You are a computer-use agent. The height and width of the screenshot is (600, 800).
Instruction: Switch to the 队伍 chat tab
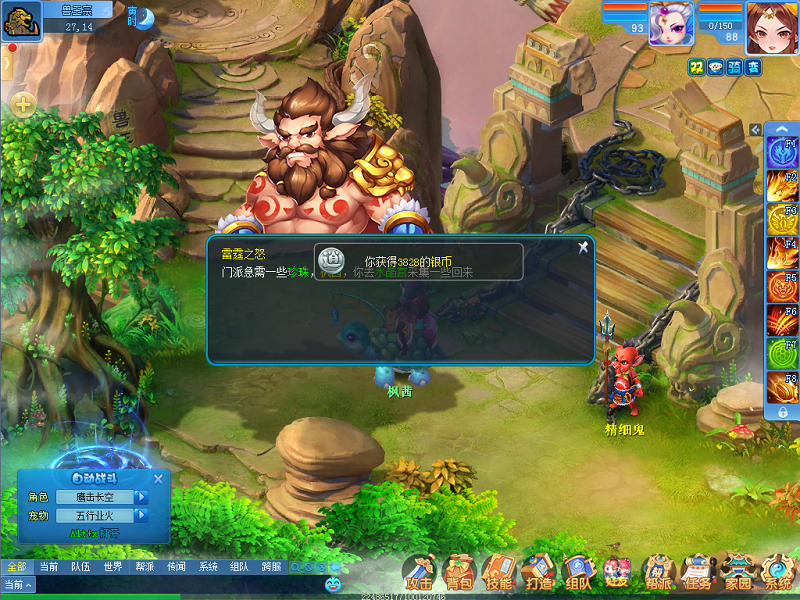[x=80, y=567]
